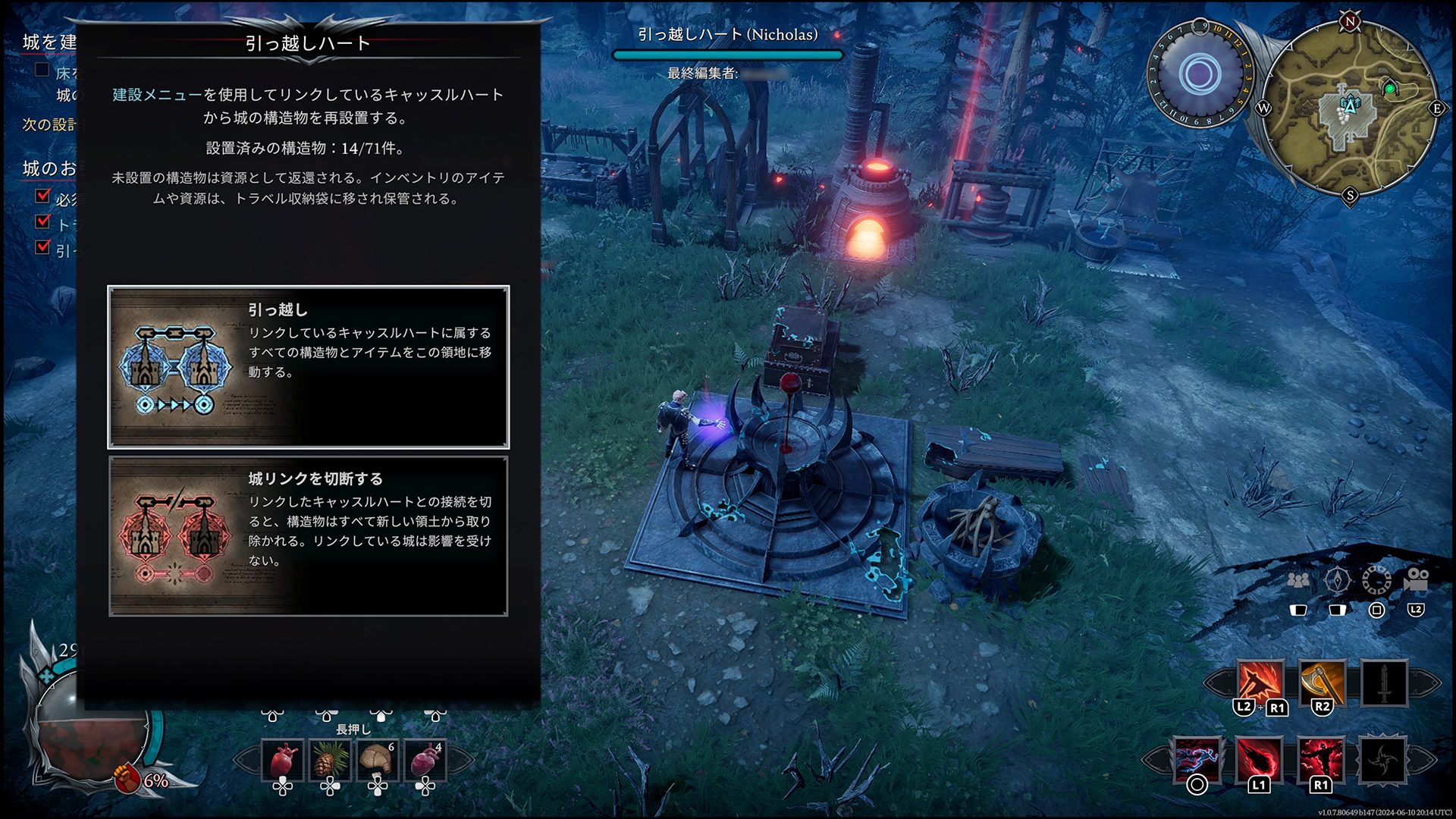Toggle the unchecked castle quest checkbox
1456x819 pixels.
click(x=42, y=71)
